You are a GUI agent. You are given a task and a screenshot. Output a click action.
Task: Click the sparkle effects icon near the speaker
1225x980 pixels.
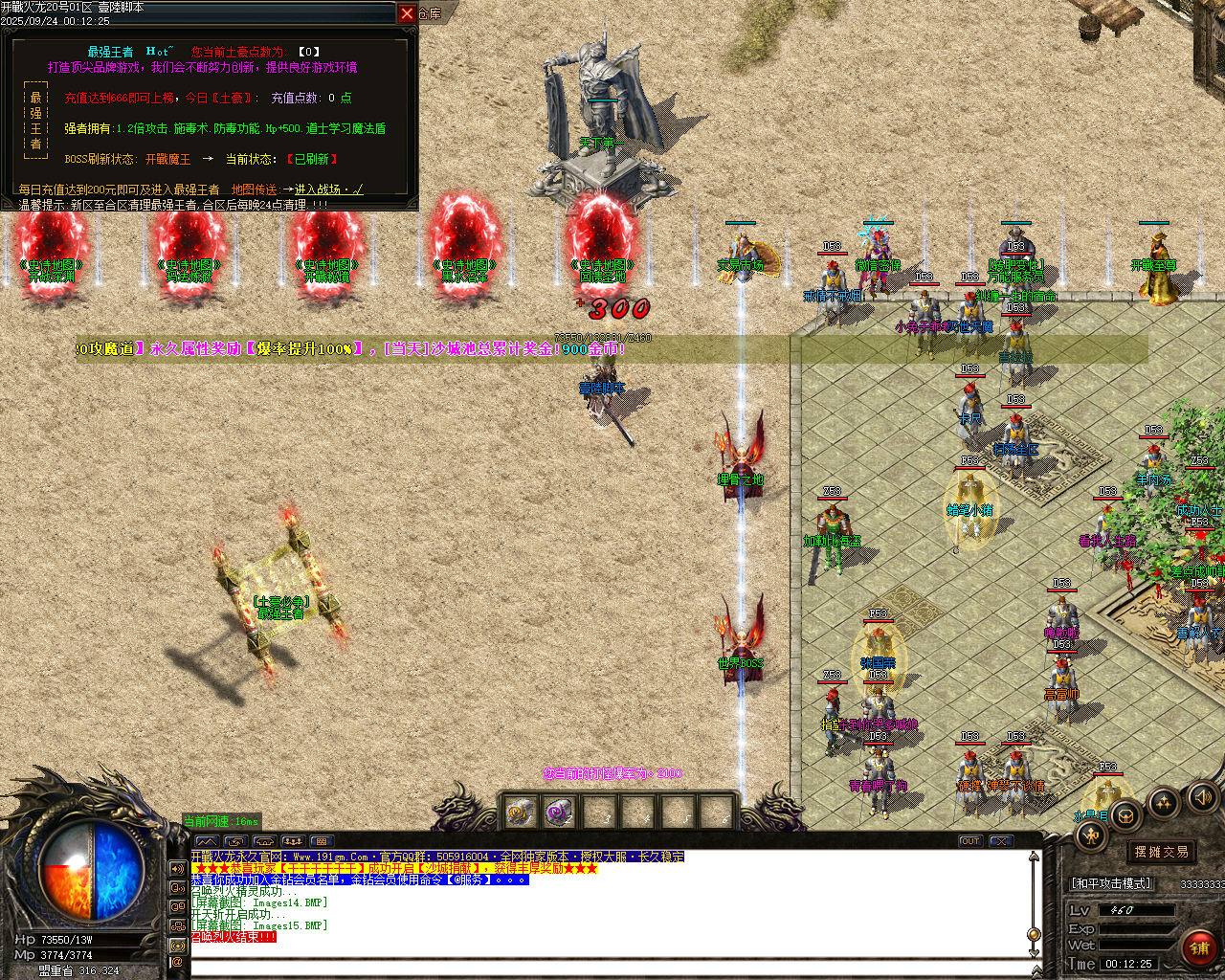click(x=1163, y=802)
